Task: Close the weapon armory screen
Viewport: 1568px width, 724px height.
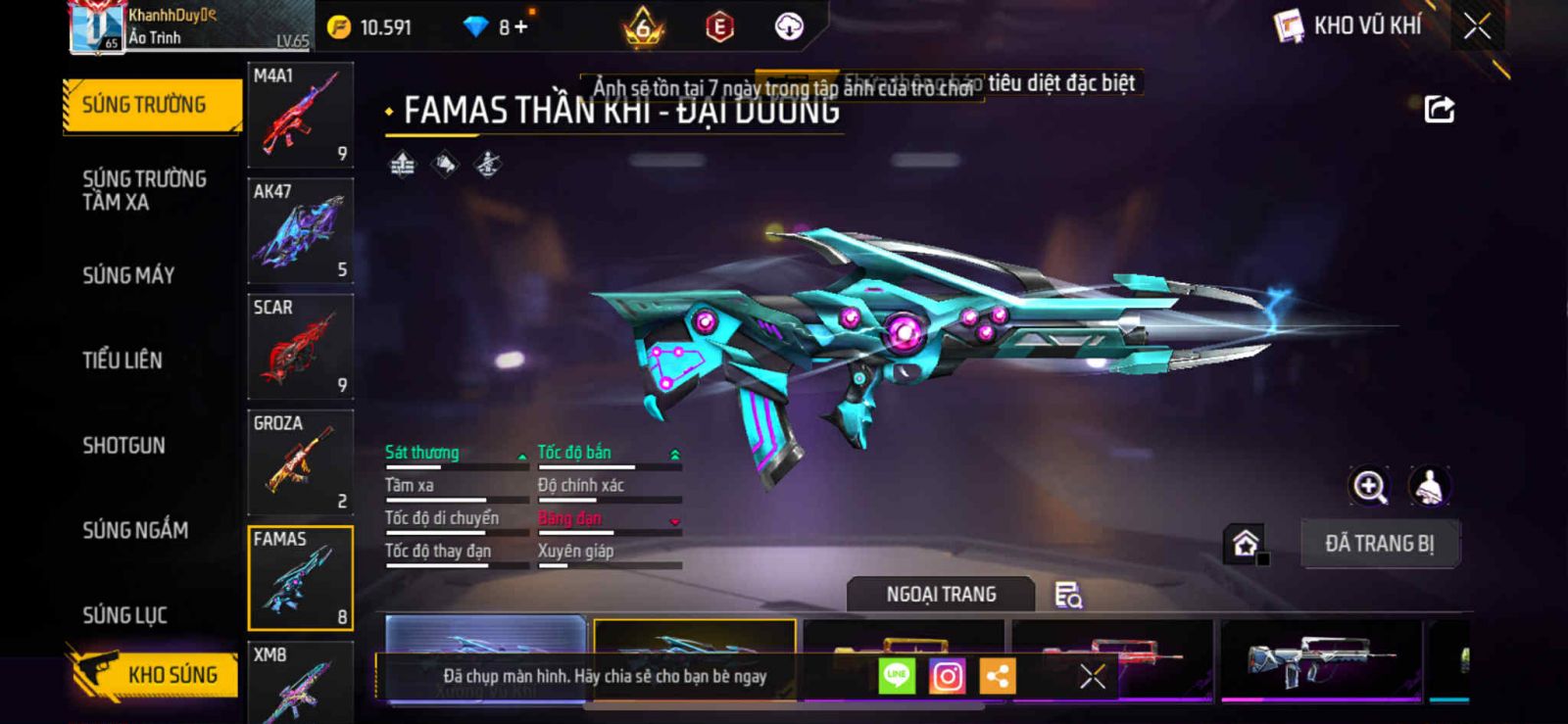Action: [x=1477, y=26]
